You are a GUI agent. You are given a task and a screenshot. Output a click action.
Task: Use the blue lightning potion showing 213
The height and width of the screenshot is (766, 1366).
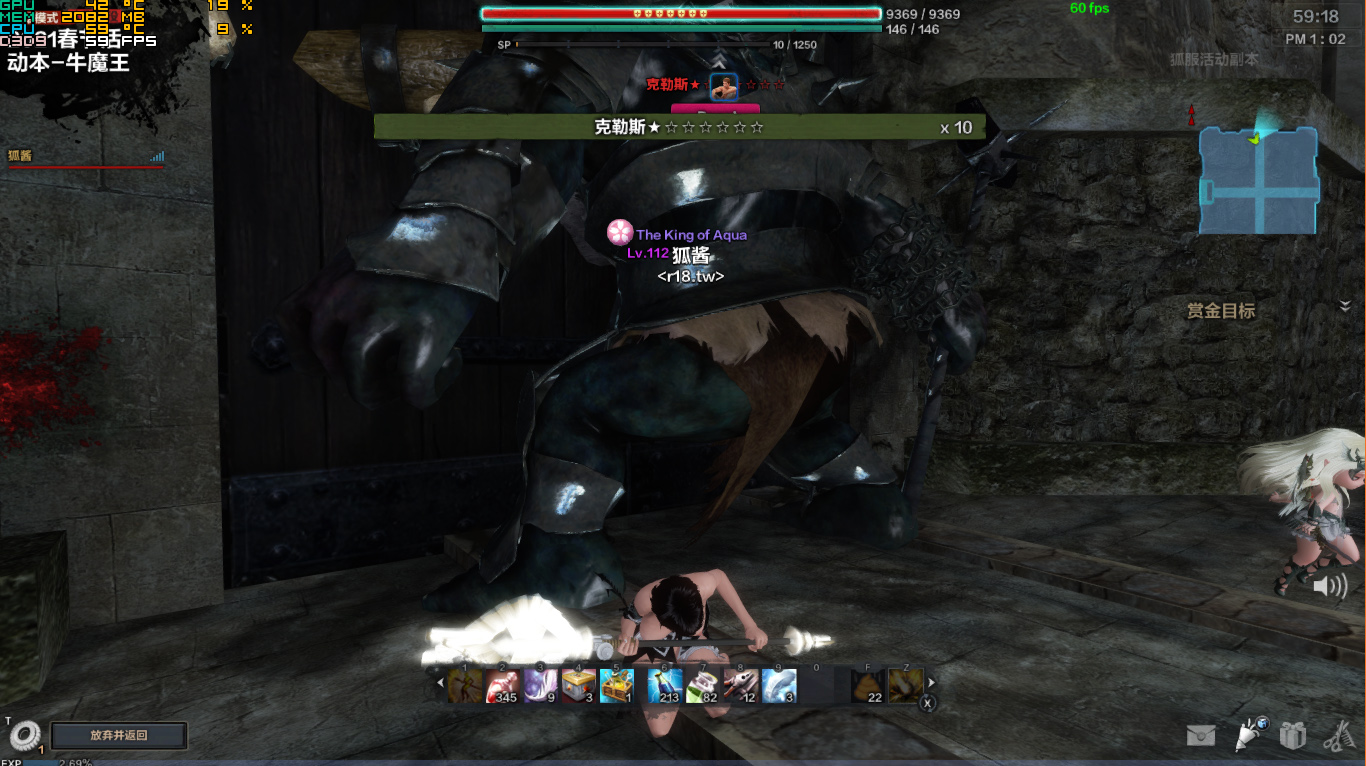click(665, 686)
